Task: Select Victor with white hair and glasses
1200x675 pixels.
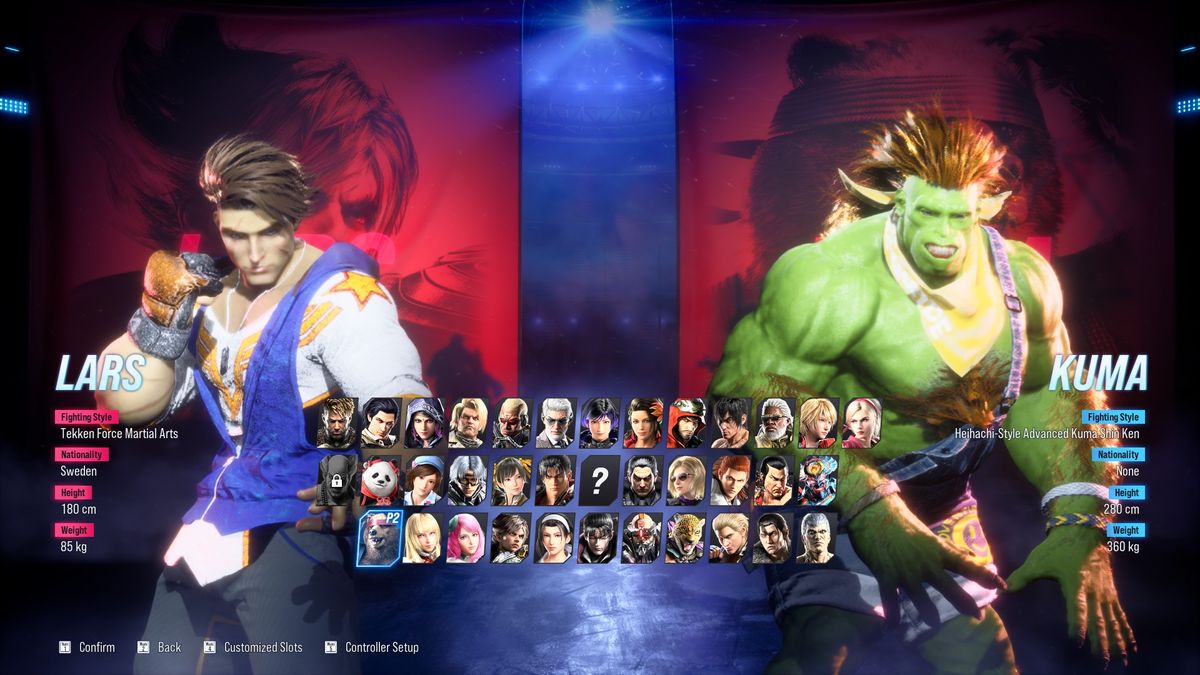Action: (555, 423)
